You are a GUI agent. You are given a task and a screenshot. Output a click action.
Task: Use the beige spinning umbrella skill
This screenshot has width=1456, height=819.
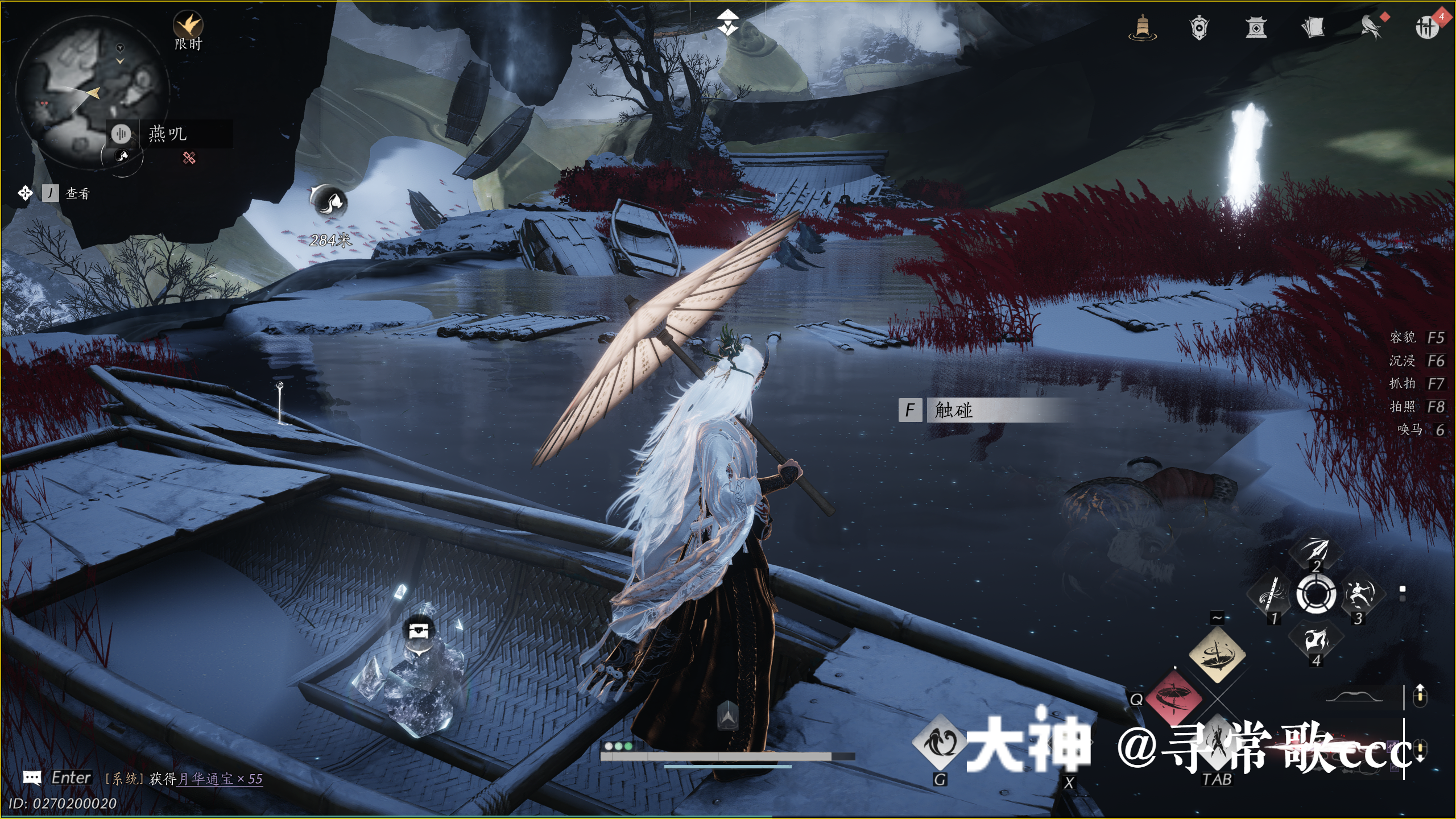(1217, 654)
